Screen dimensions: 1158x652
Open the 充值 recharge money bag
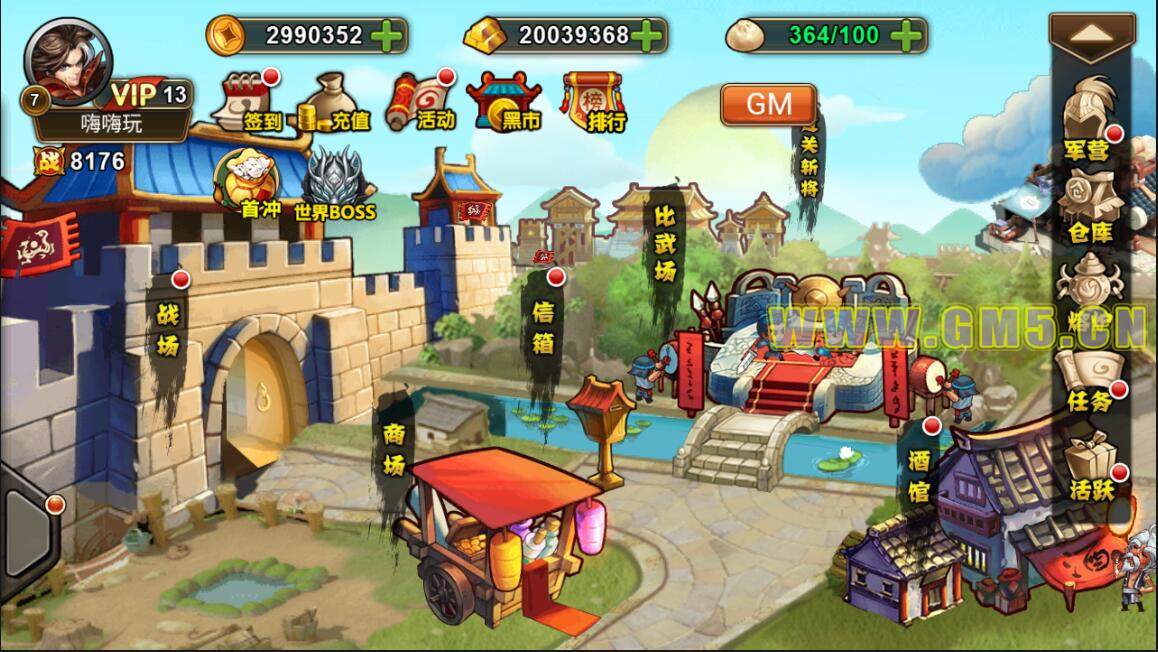(x=334, y=103)
